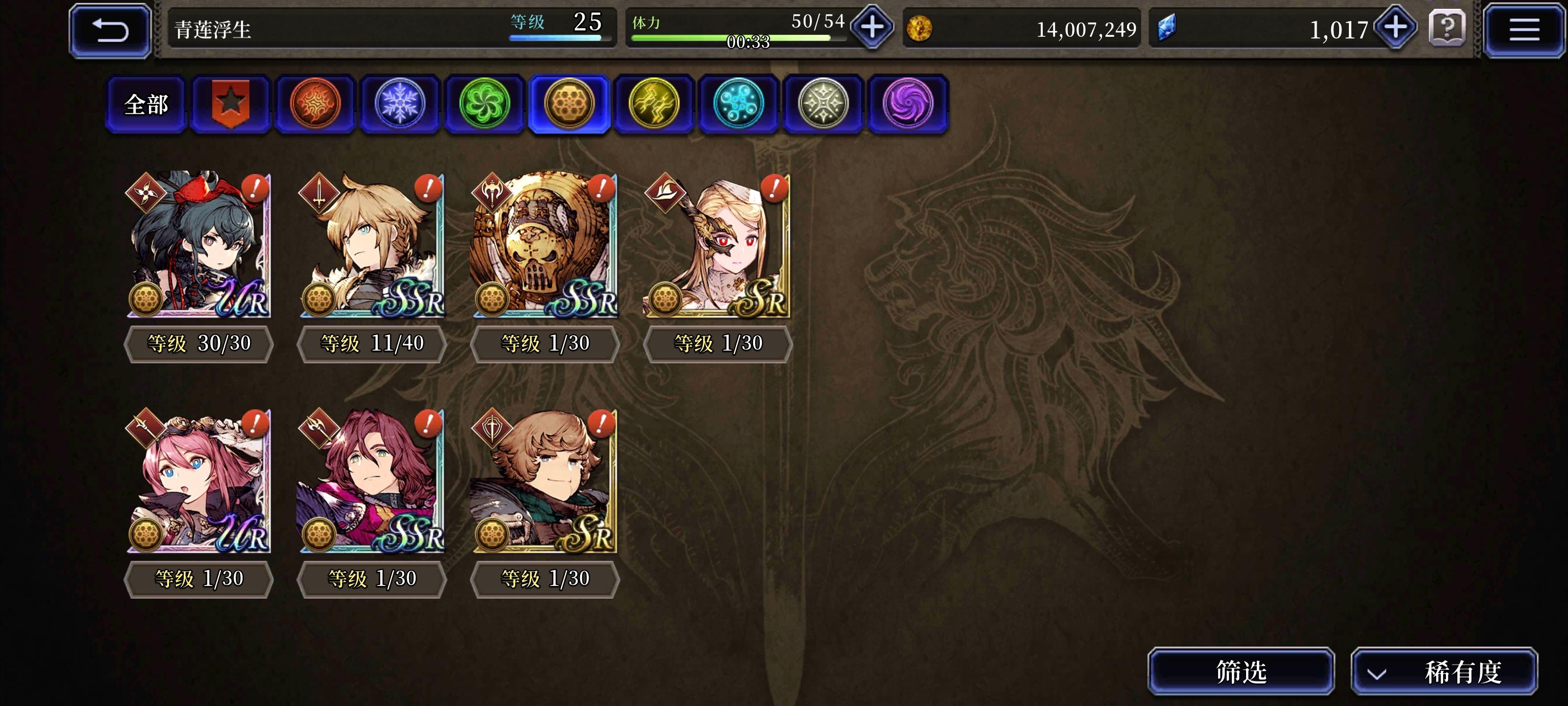Click the stamina recovery plus control
The width and height of the screenshot is (1568, 706).
pyautogui.click(x=872, y=27)
